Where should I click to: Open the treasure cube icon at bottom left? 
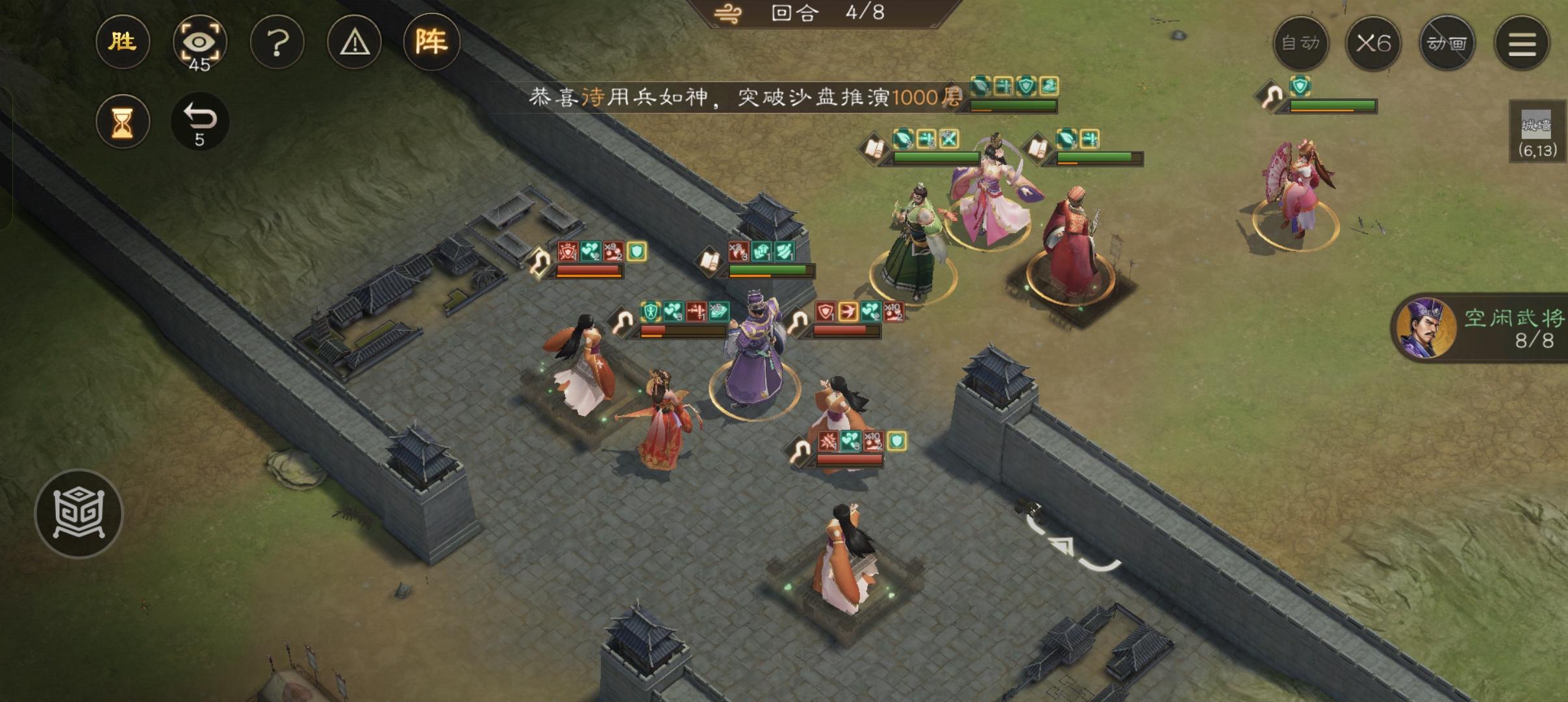81,513
